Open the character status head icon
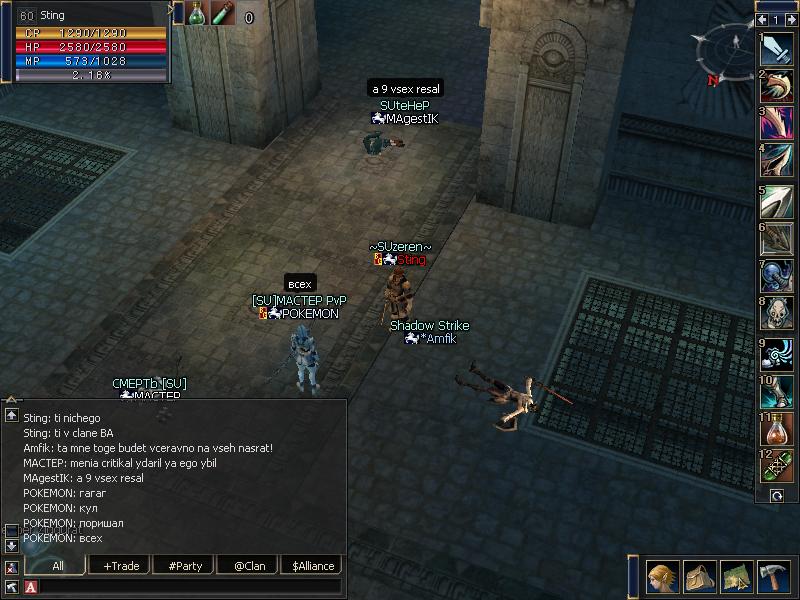The height and width of the screenshot is (600, 800). [x=661, y=576]
